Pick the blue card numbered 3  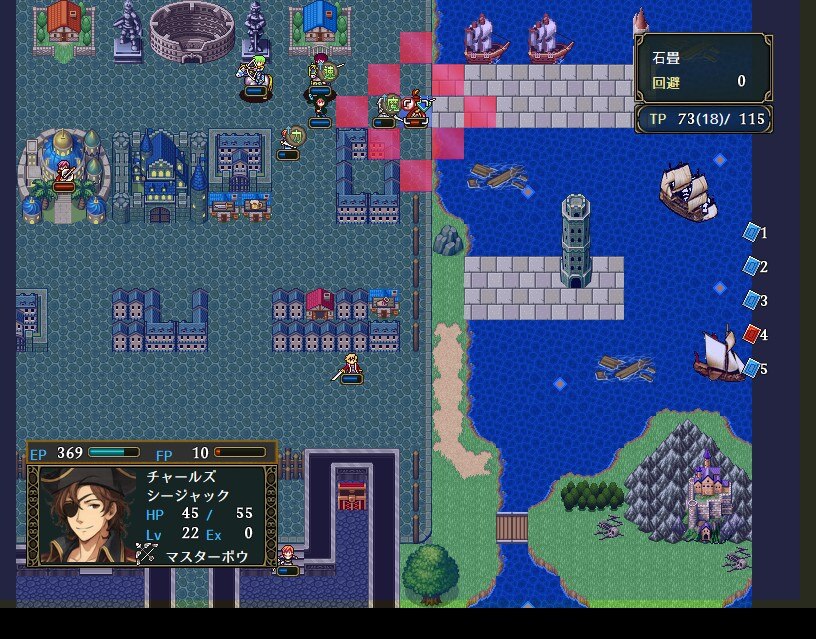[752, 300]
